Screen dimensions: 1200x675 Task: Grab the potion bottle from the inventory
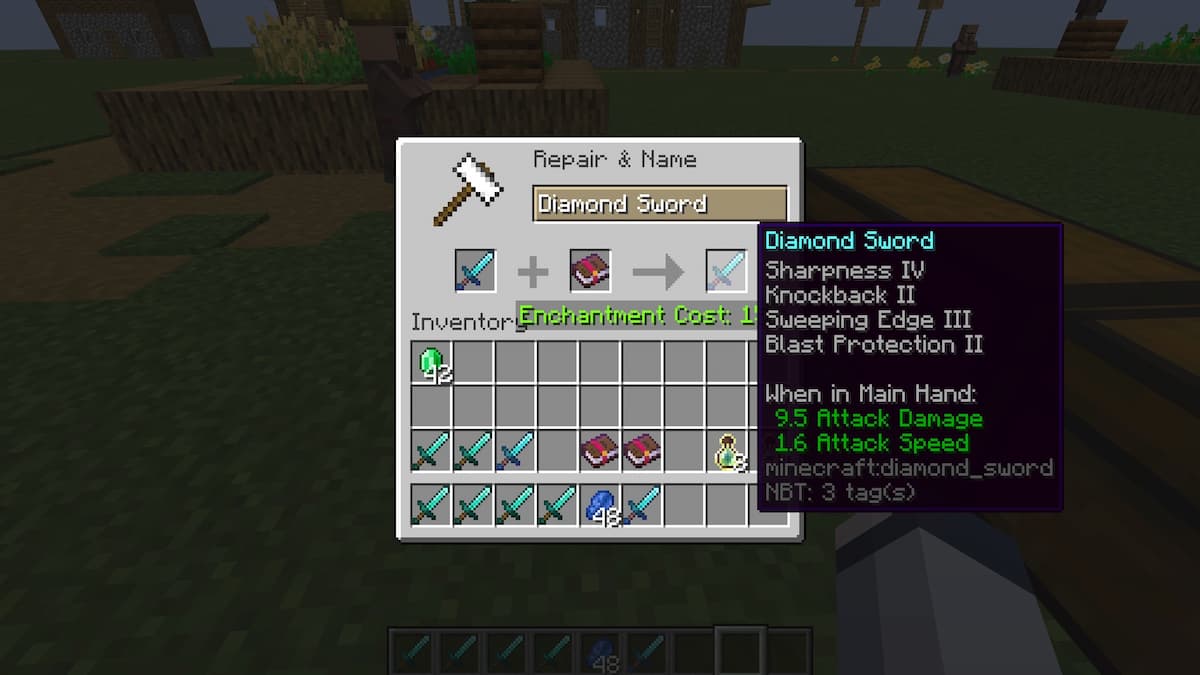[x=729, y=452]
